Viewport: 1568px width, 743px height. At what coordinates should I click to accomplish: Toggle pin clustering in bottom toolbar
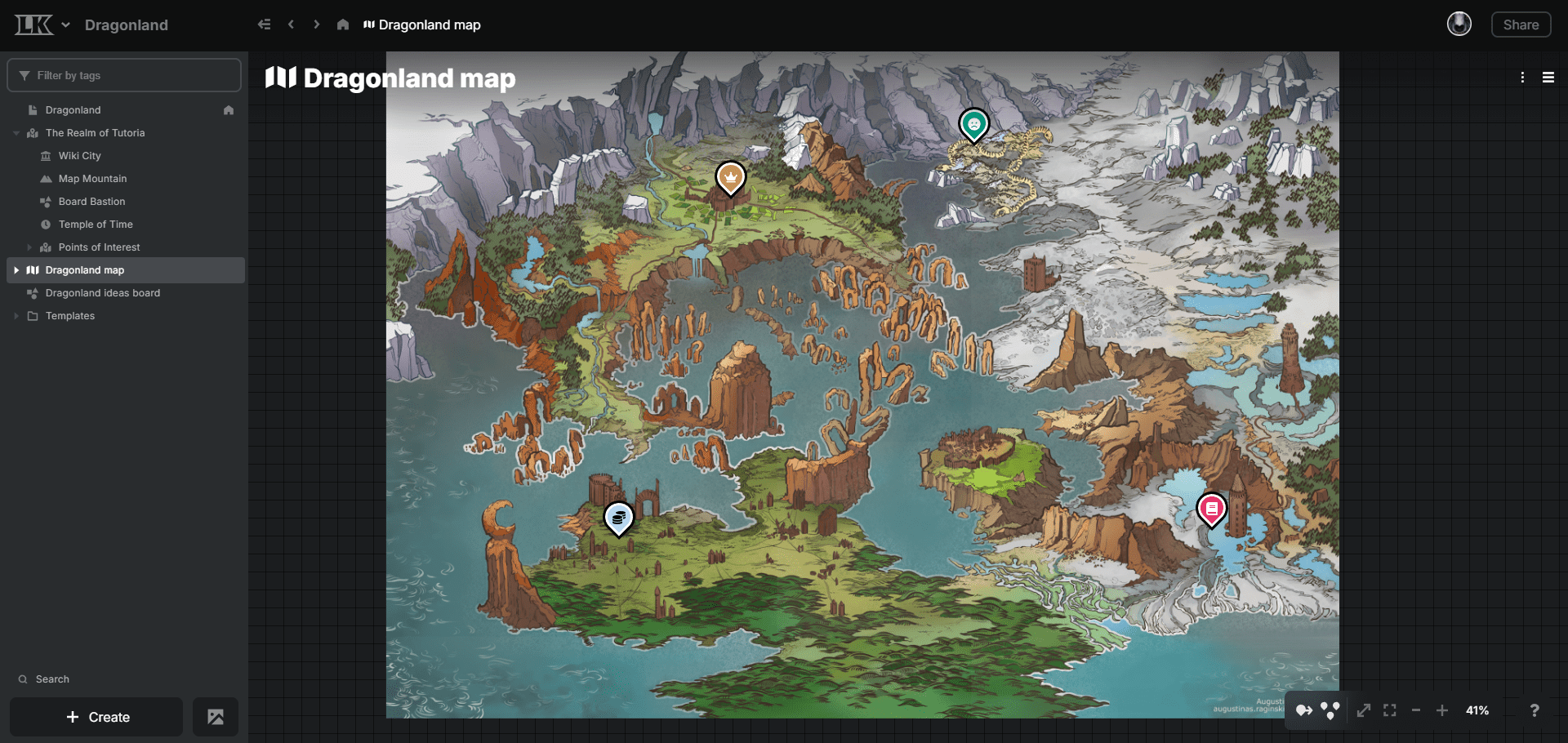[x=1330, y=710]
